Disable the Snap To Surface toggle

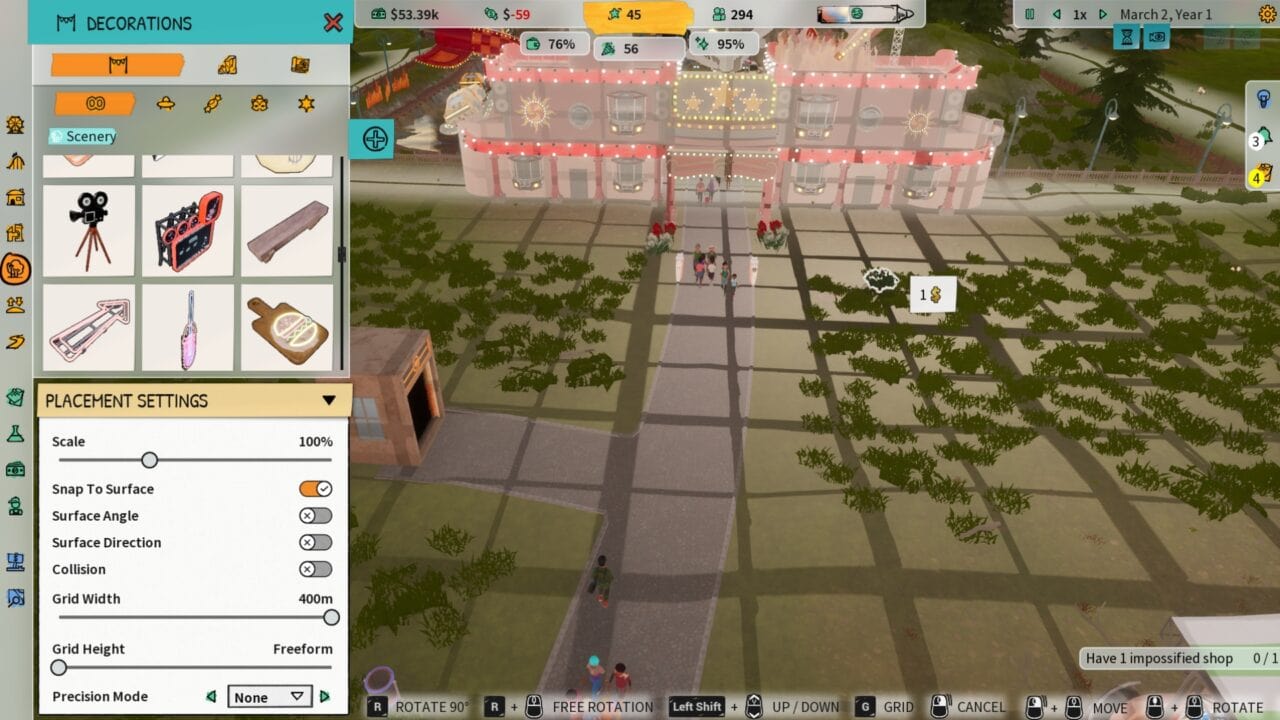coord(316,488)
